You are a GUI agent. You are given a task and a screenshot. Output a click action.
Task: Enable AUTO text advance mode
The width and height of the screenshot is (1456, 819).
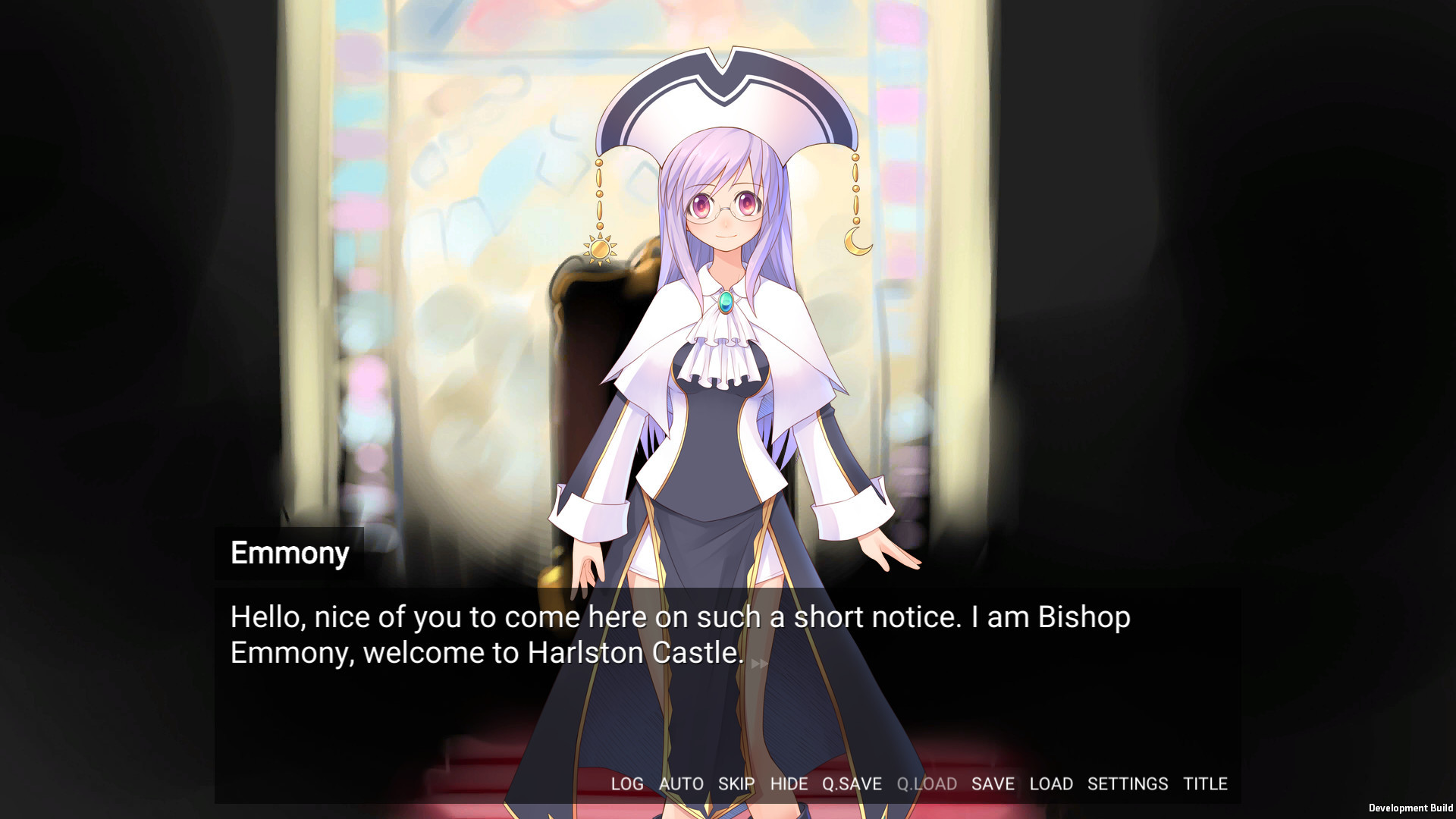681,784
